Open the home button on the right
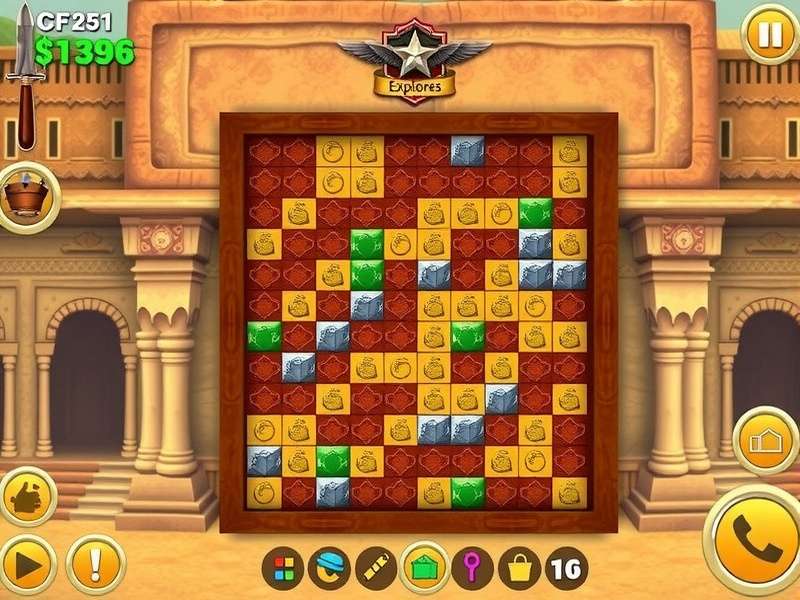 [x=765, y=441]
